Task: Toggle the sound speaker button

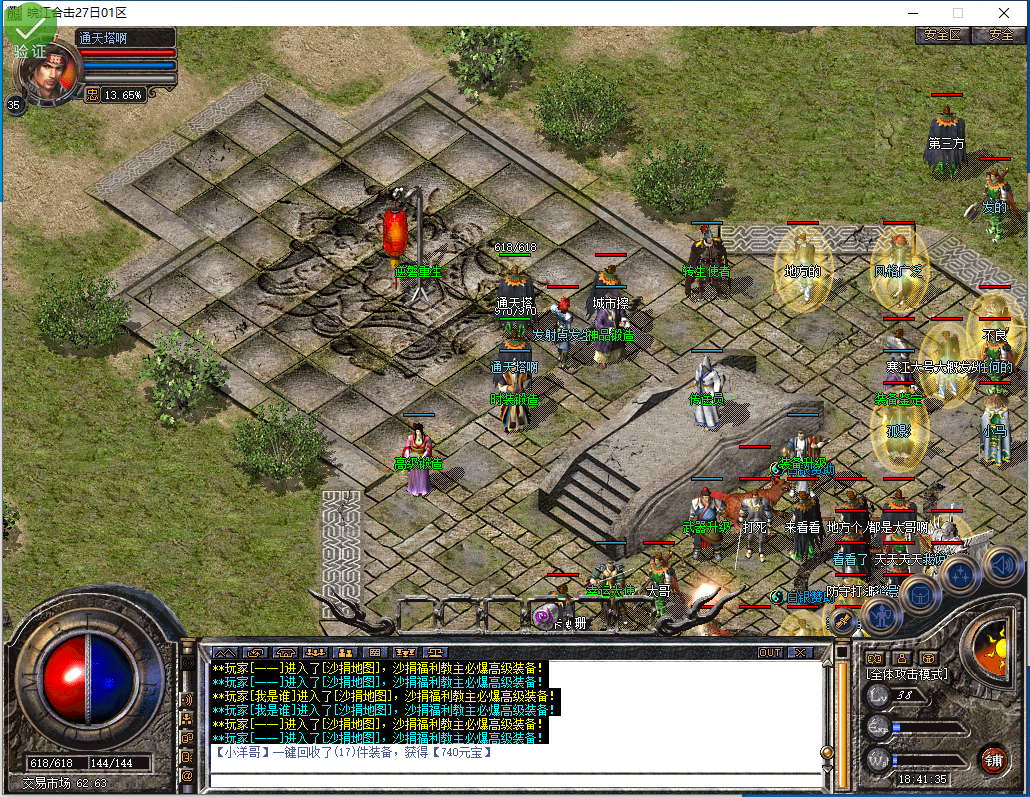Action: tap(1001, 565)
